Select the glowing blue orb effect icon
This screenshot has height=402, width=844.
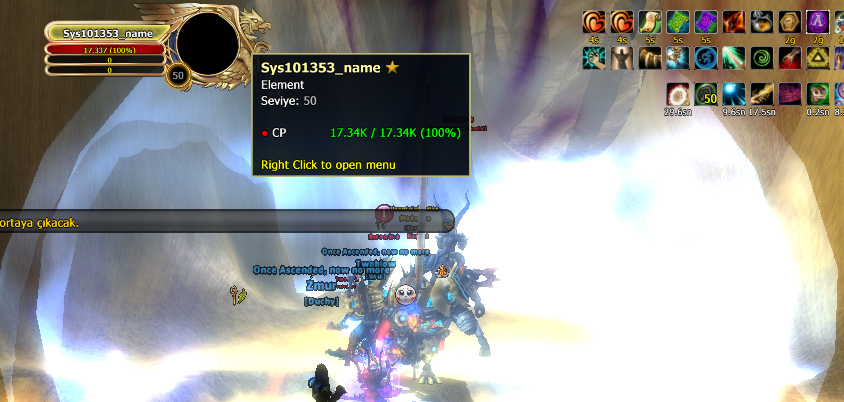pyautogui.click(x=734, y=95)
